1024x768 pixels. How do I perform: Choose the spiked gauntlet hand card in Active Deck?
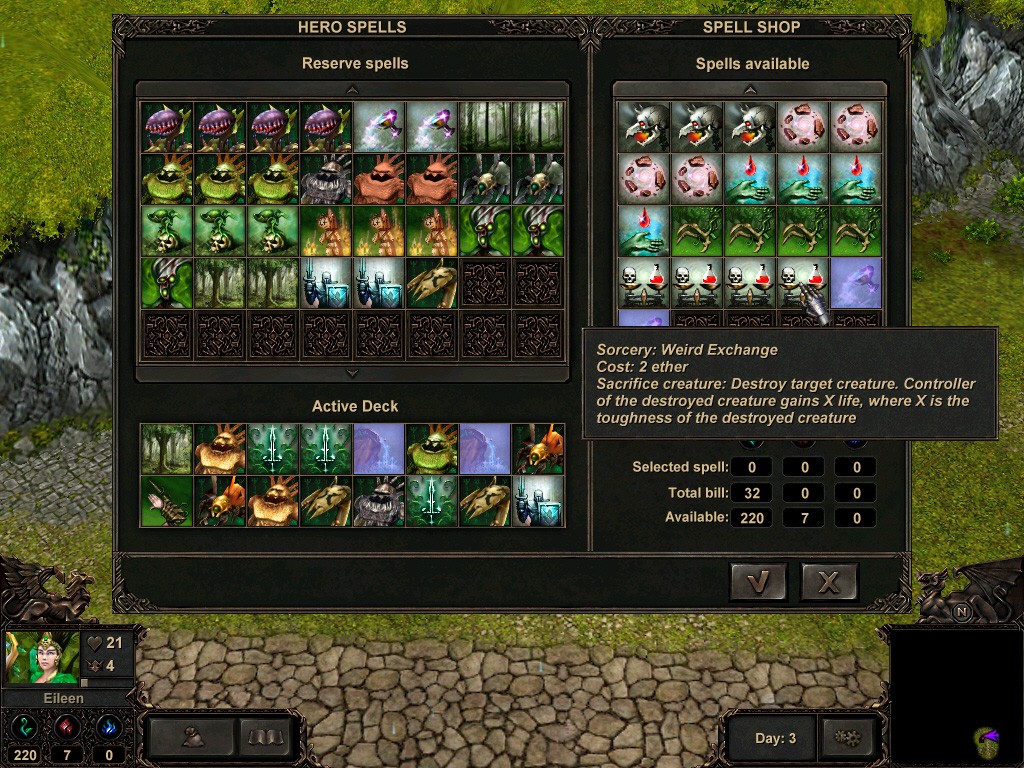point(165,501)
